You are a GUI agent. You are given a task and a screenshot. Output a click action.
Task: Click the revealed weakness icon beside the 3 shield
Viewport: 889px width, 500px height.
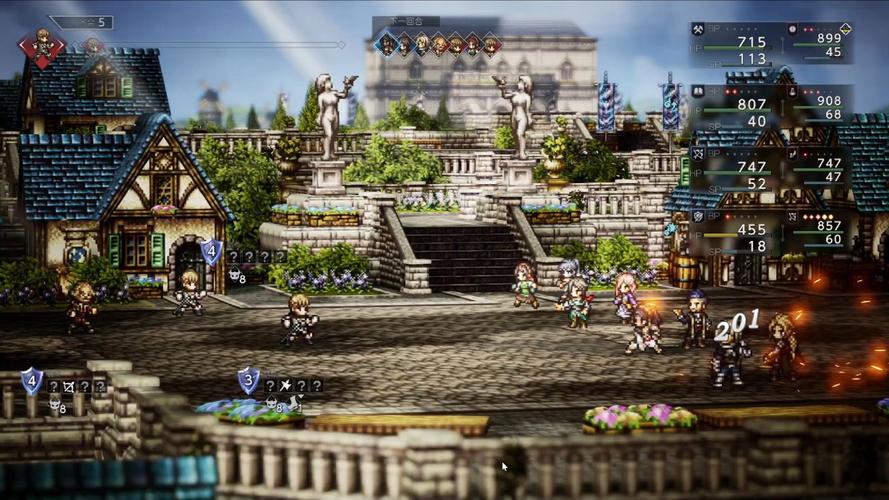(286, 385)
